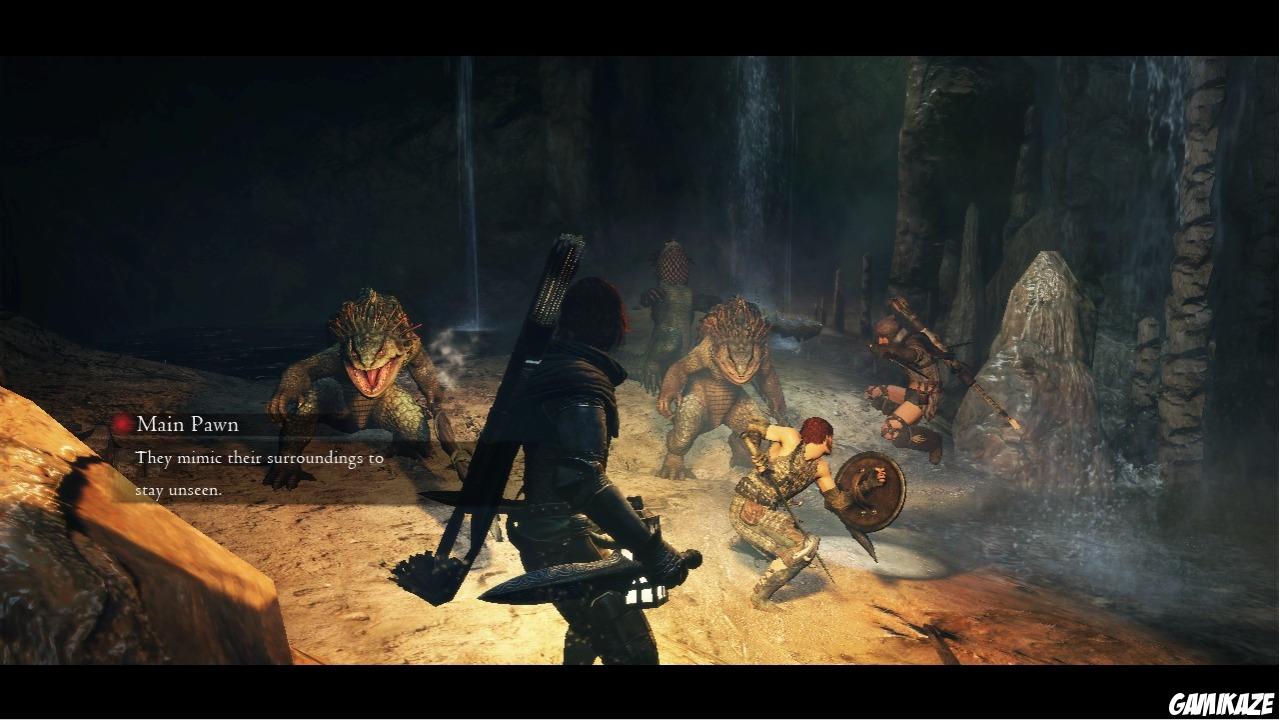Click the red speaker icon beside Main Pawn
Screen dimensions: 1280x720
120,424
